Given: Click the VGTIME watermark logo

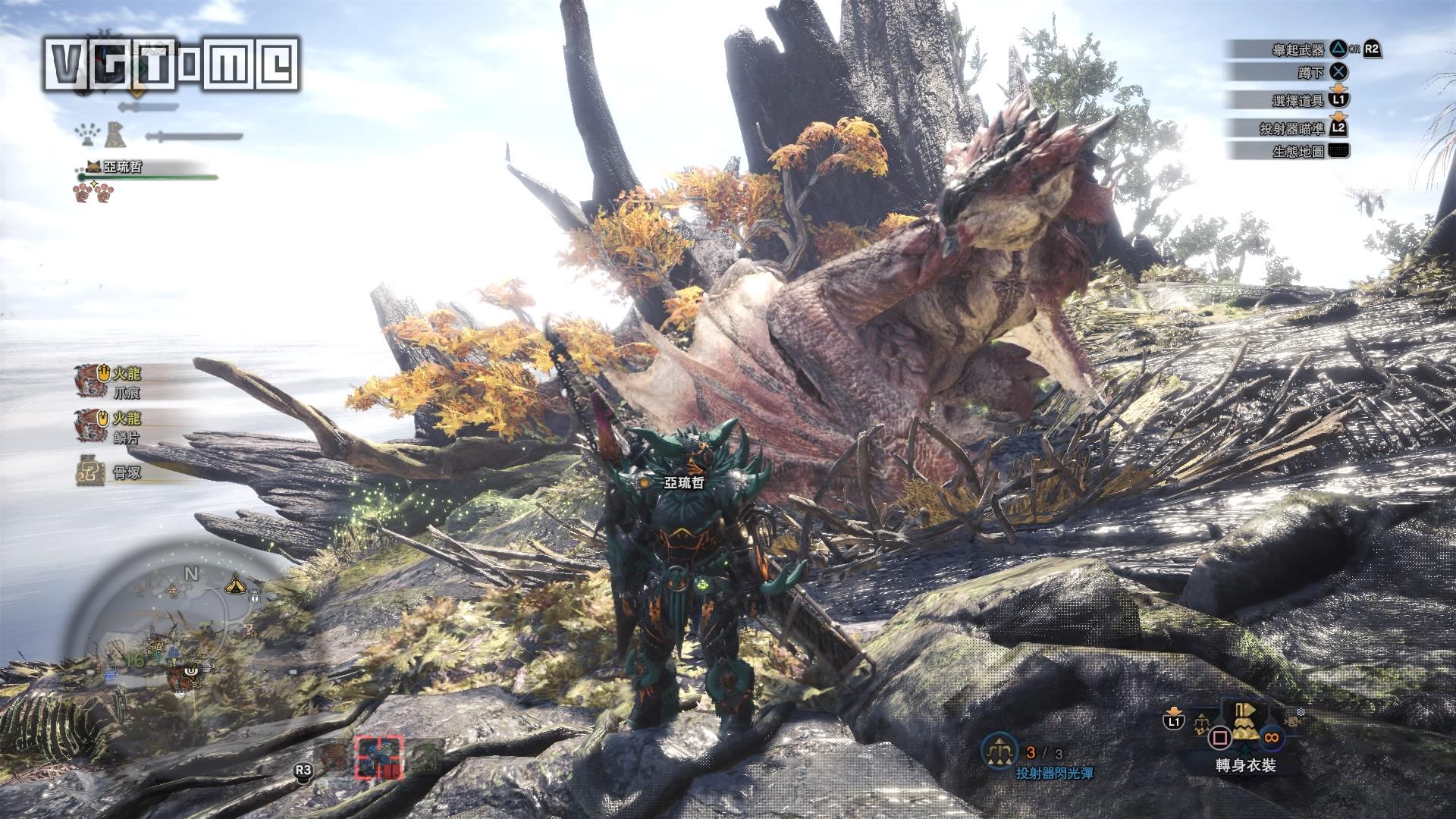Looking at the screenshot, I should [x=171, y=64].
